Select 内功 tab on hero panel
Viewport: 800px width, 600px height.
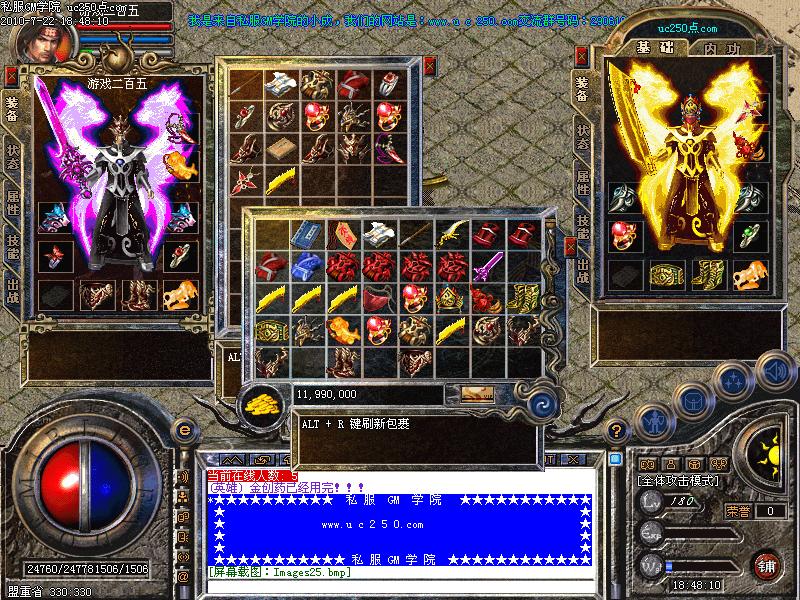tap(721, 48)
